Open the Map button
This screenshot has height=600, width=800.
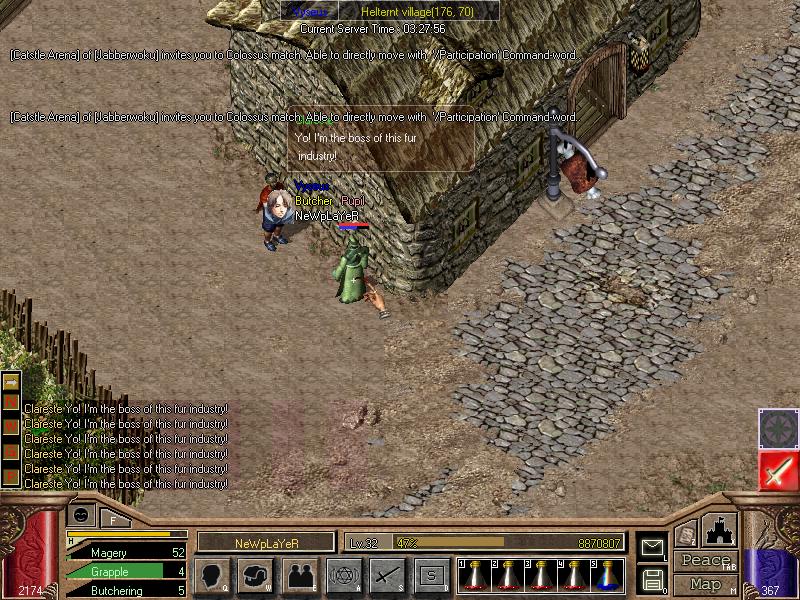706,584
